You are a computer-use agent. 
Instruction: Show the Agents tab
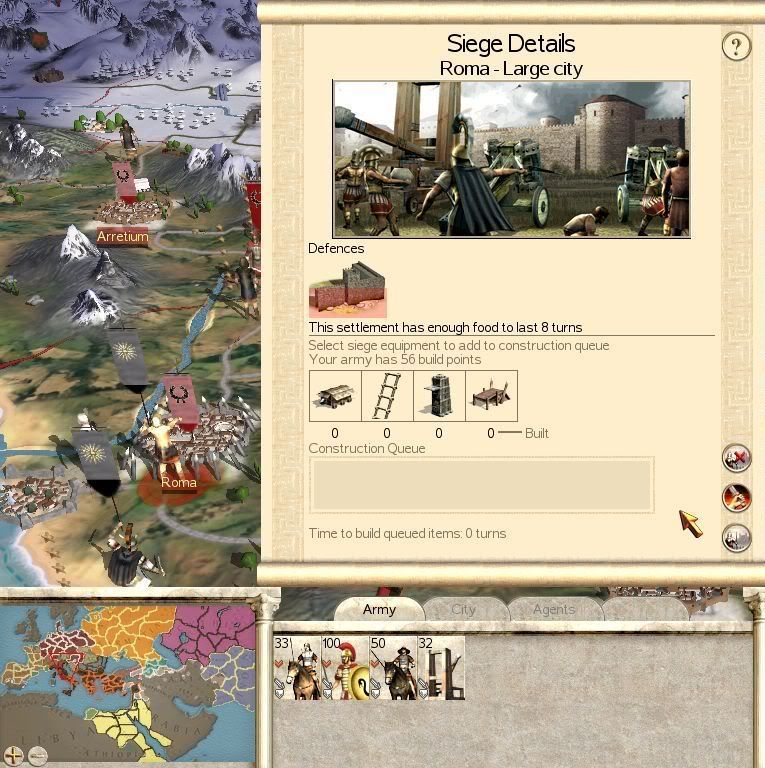point(553,609)
